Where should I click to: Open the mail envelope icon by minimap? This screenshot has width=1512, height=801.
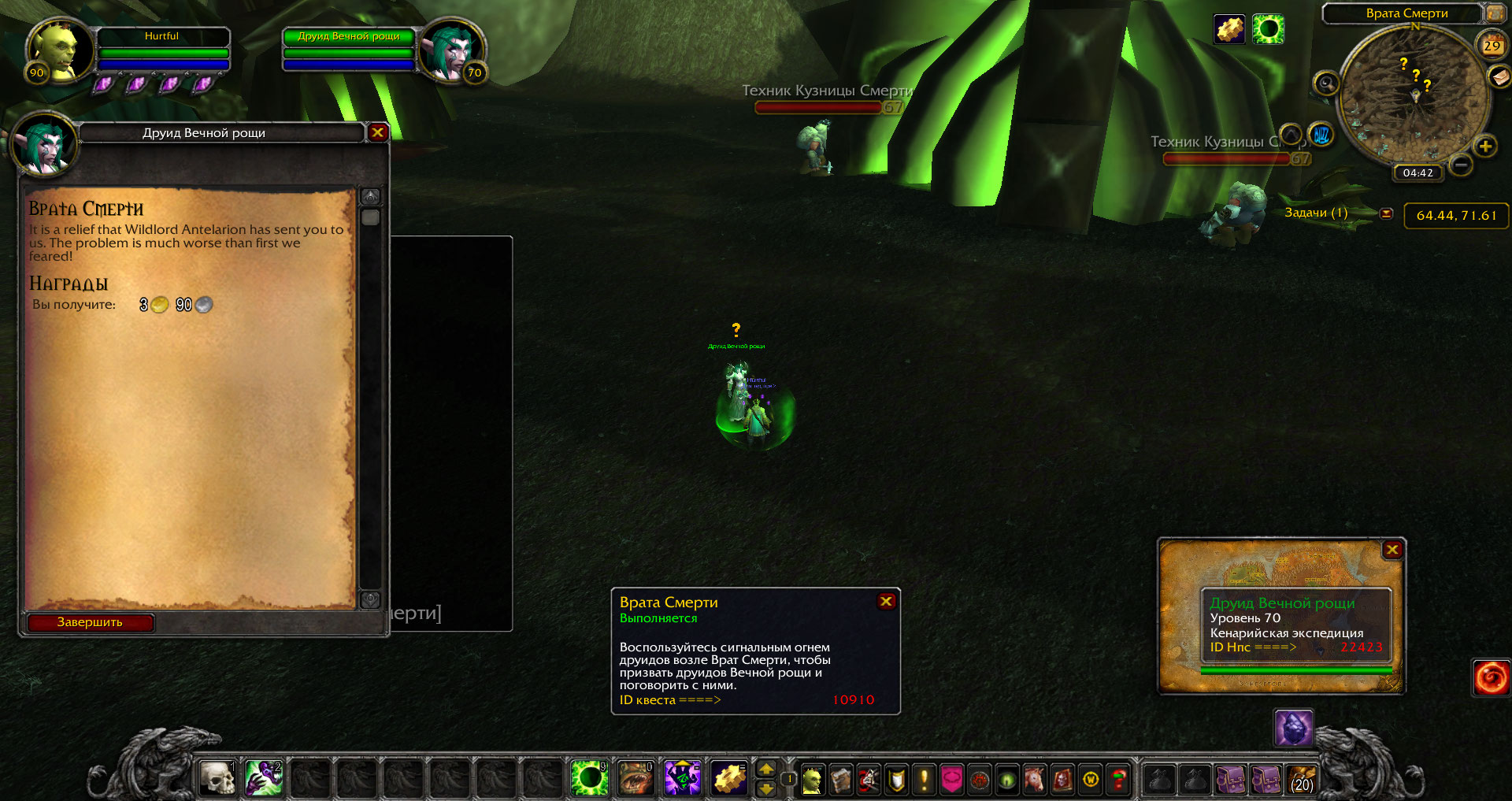point(1499,76)
